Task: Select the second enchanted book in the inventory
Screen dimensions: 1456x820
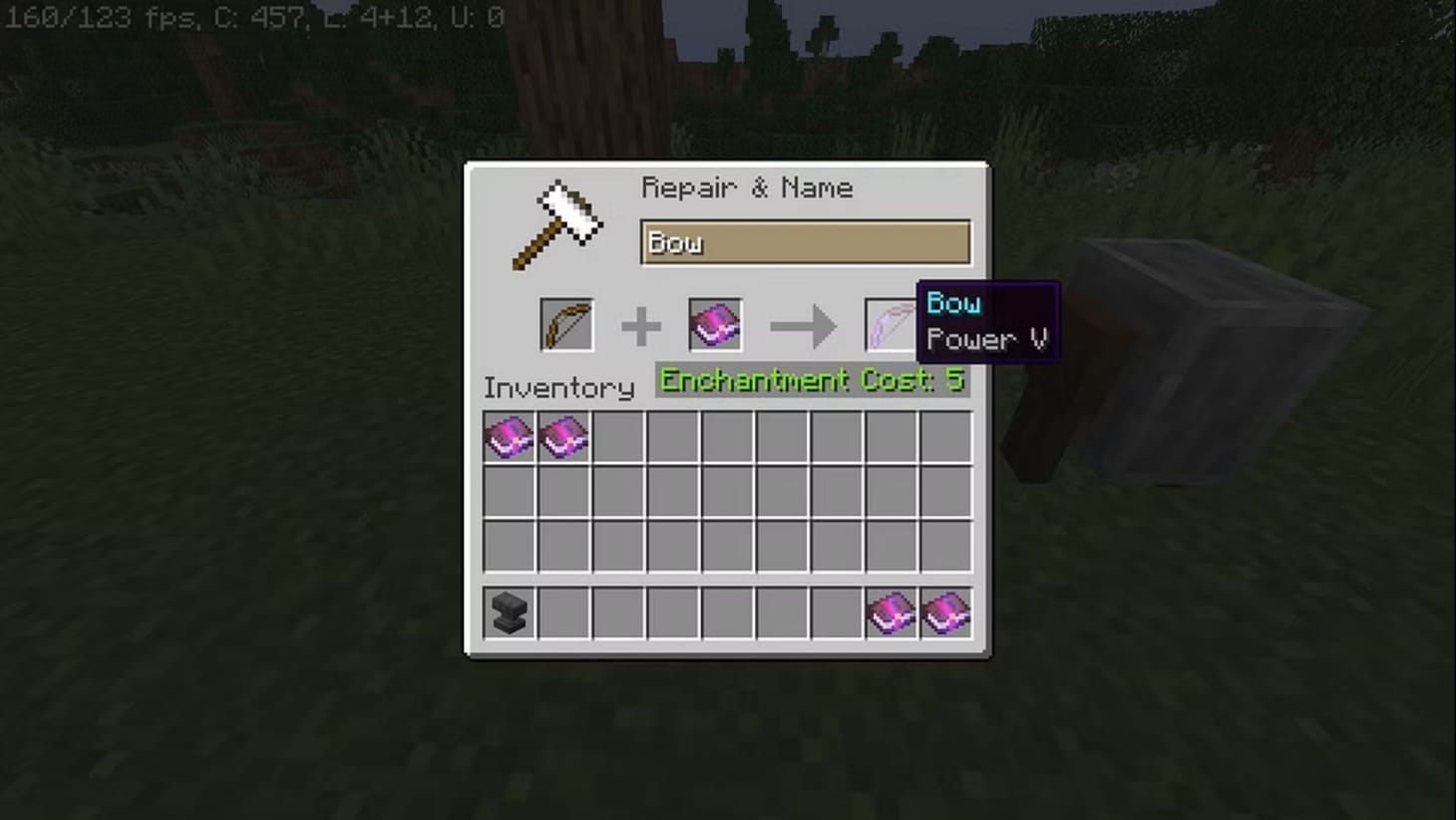Action: 564,435
